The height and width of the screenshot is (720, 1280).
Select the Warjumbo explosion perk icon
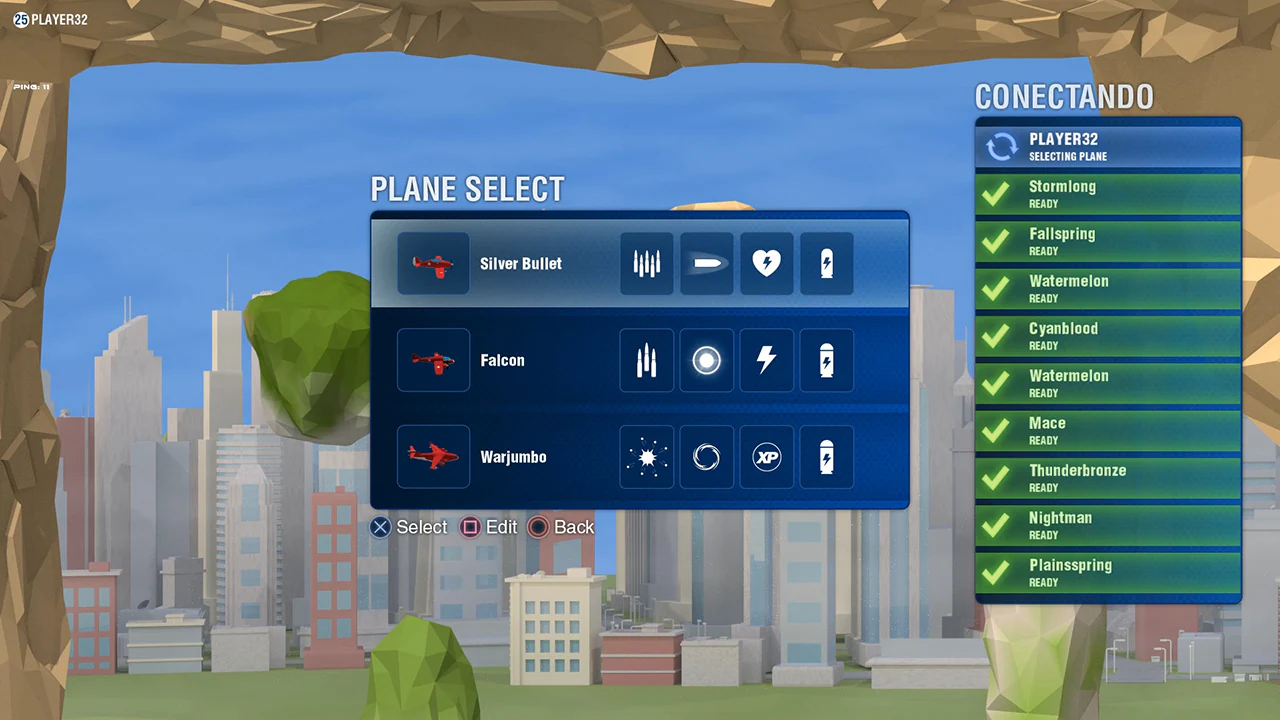click(646, 457)
